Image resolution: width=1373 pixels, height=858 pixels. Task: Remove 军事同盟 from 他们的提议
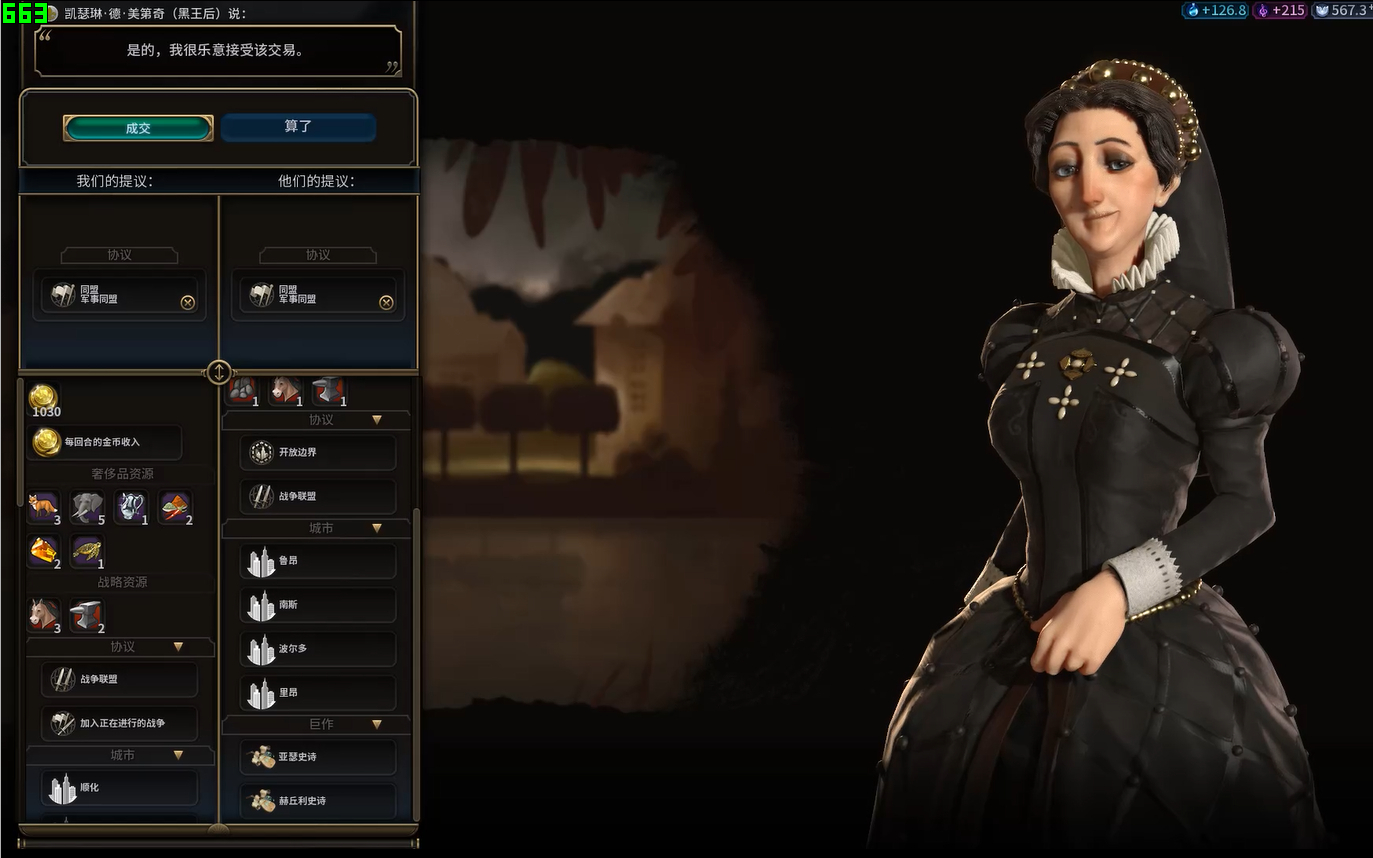(386, 302)
